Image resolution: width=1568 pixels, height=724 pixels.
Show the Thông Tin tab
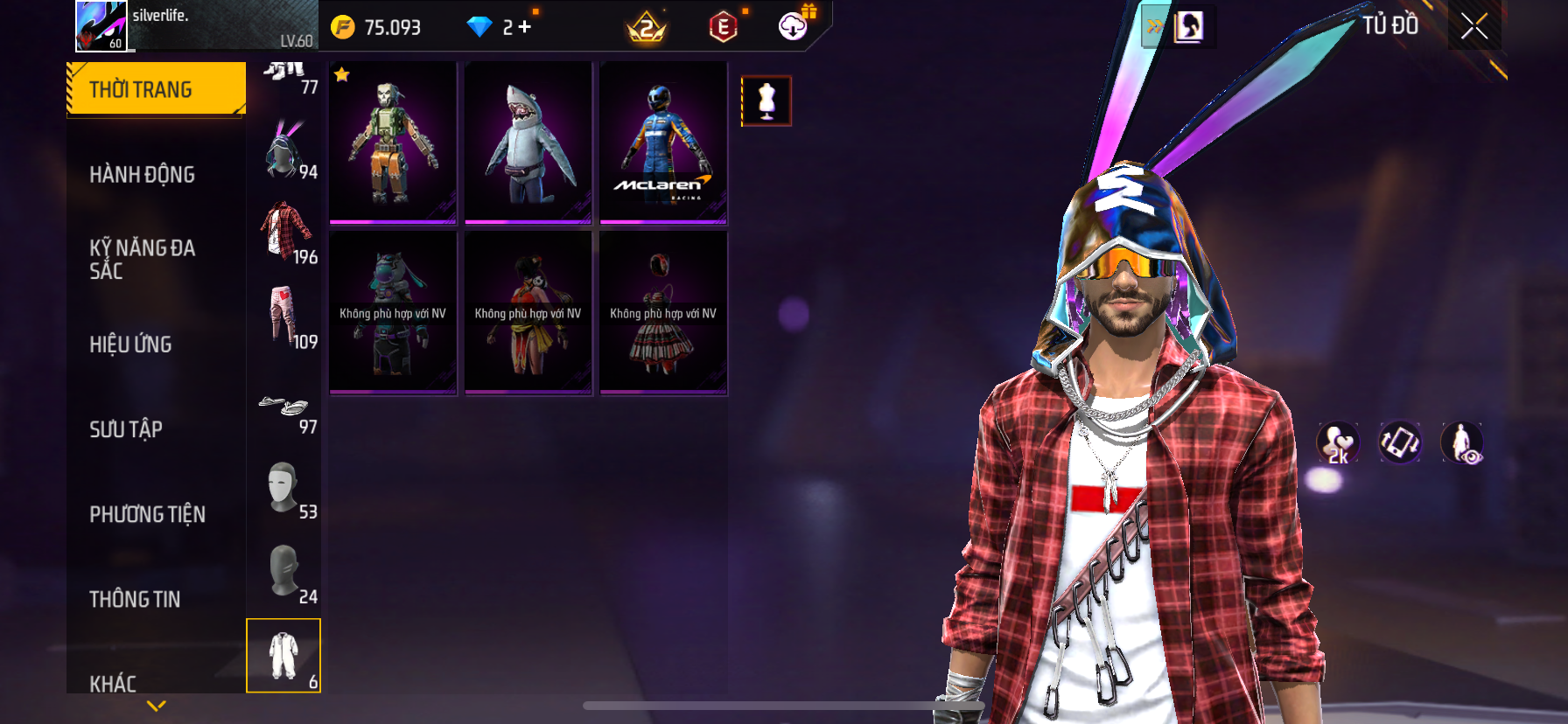click(x=135, y=598)
